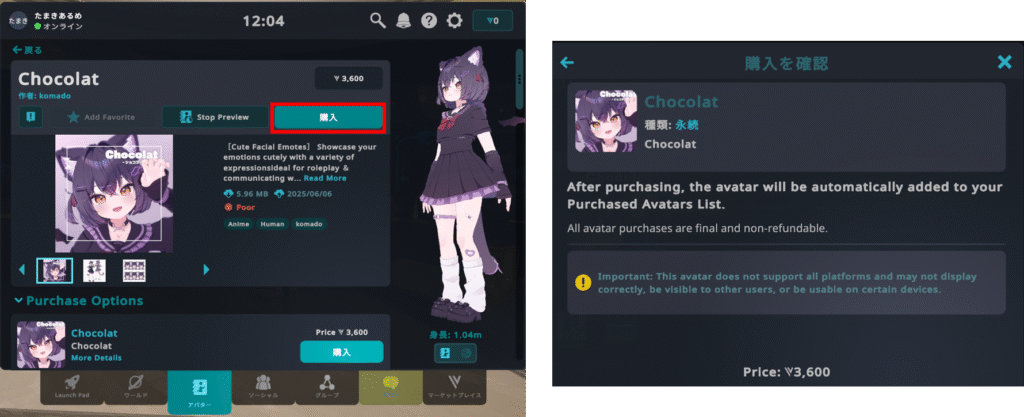Open the search magnifier icon
This screenshot has height=417, width=1024.
tap(378, 20)
